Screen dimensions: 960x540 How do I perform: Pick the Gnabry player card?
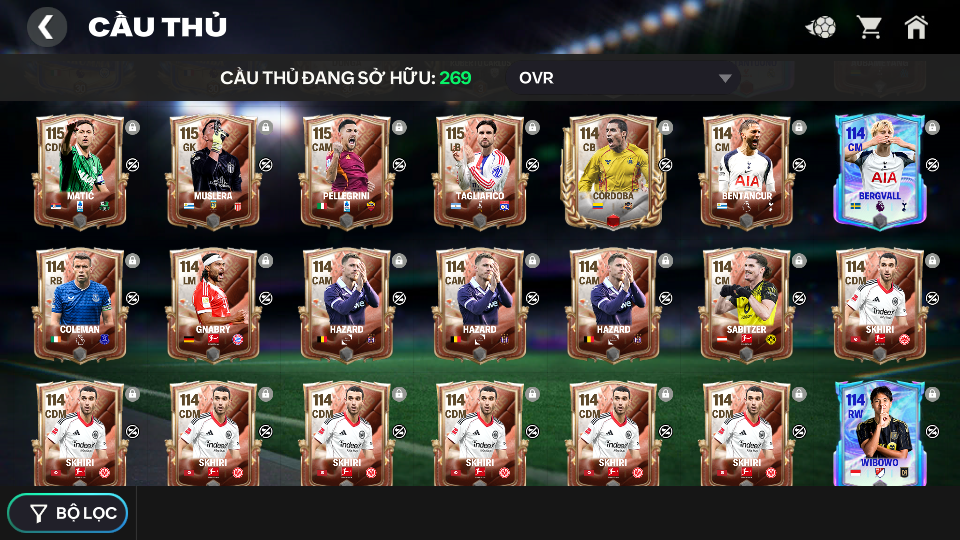[212, 305]
